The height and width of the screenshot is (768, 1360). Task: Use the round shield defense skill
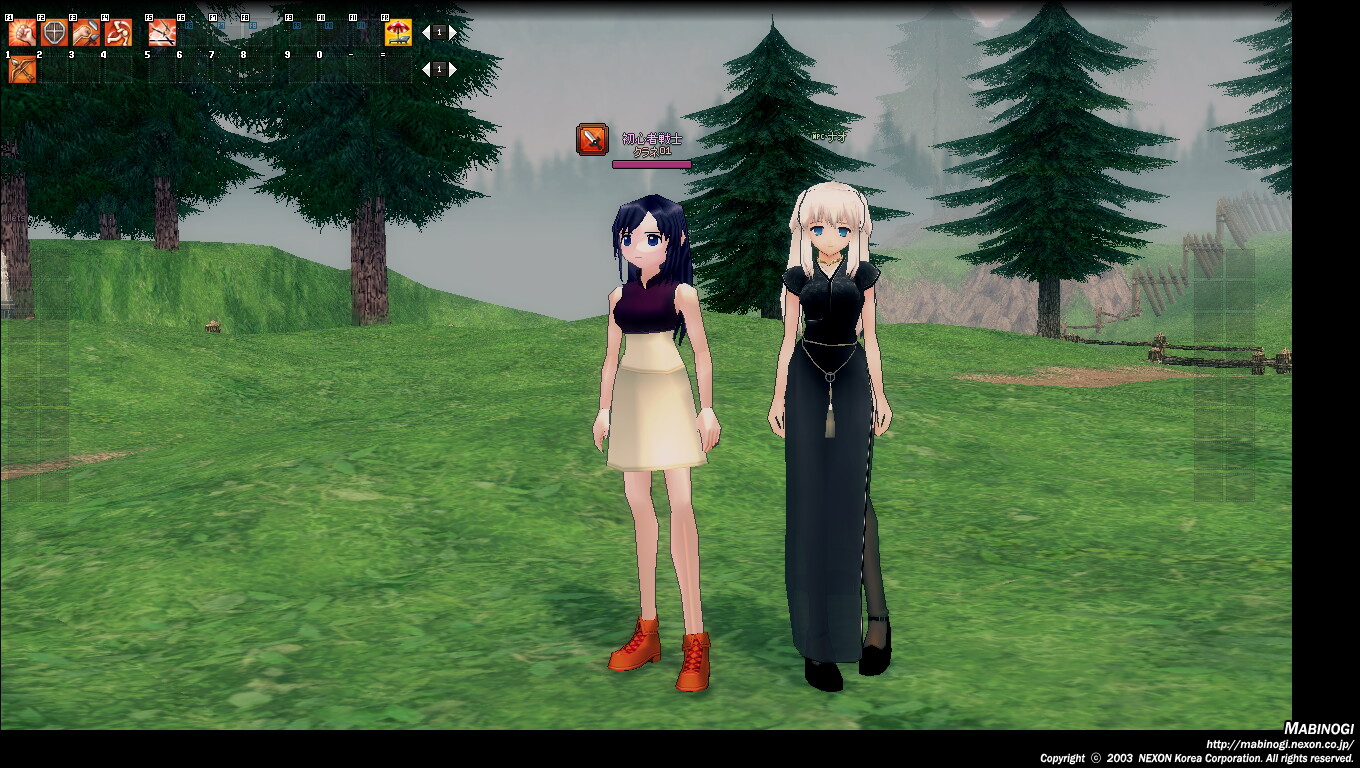coord(54,33)
